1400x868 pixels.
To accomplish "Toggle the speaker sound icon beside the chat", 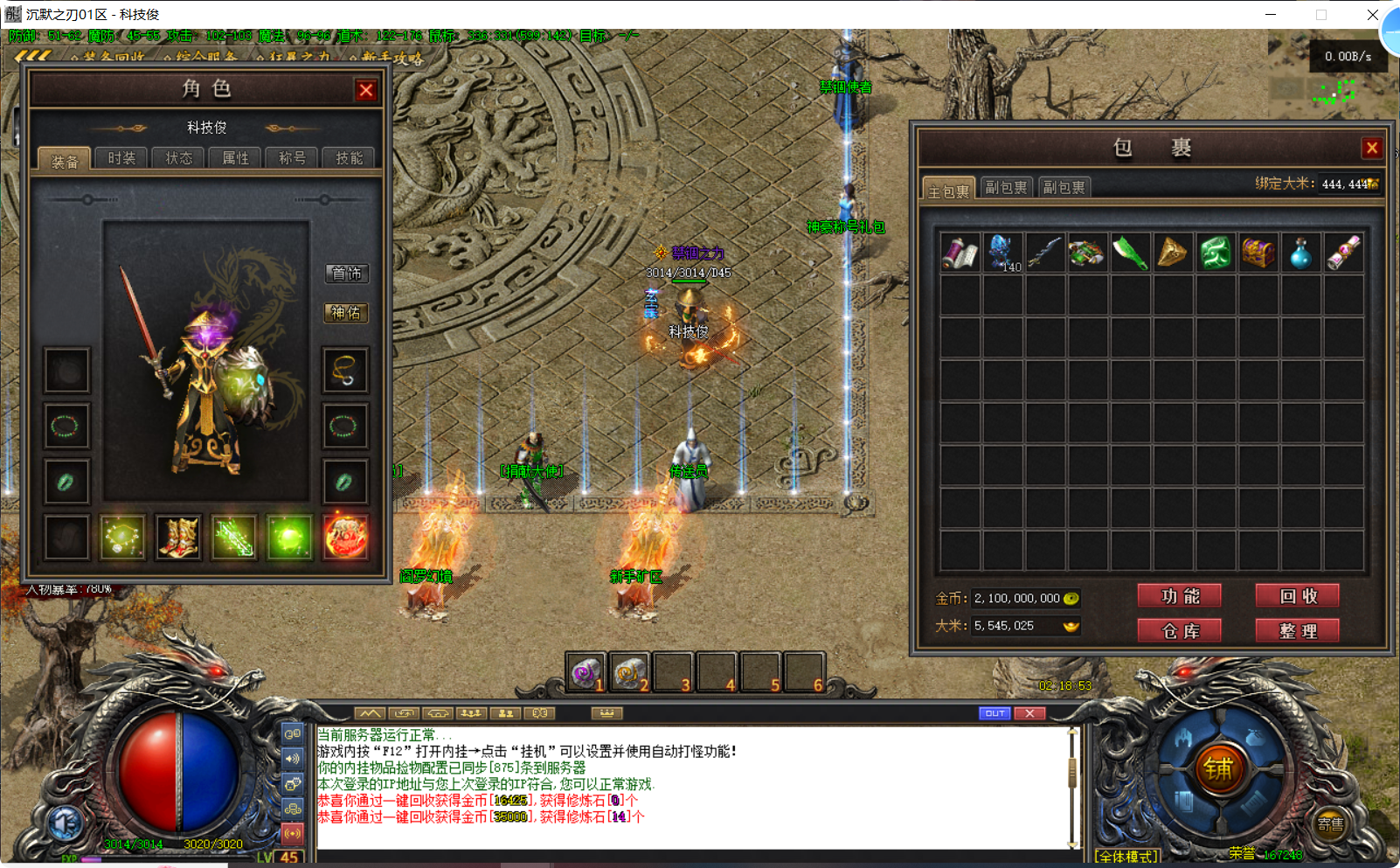I will (294, 757).
